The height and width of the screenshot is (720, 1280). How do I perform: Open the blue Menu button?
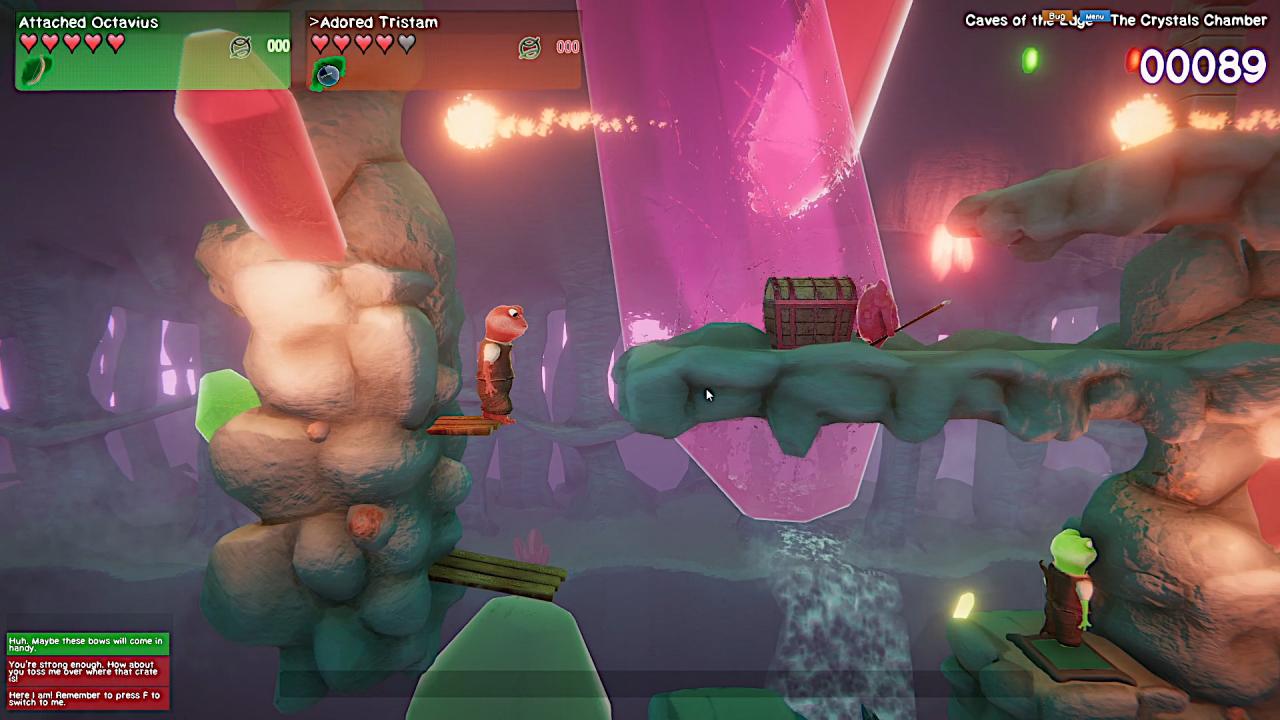coord(1095,17)
